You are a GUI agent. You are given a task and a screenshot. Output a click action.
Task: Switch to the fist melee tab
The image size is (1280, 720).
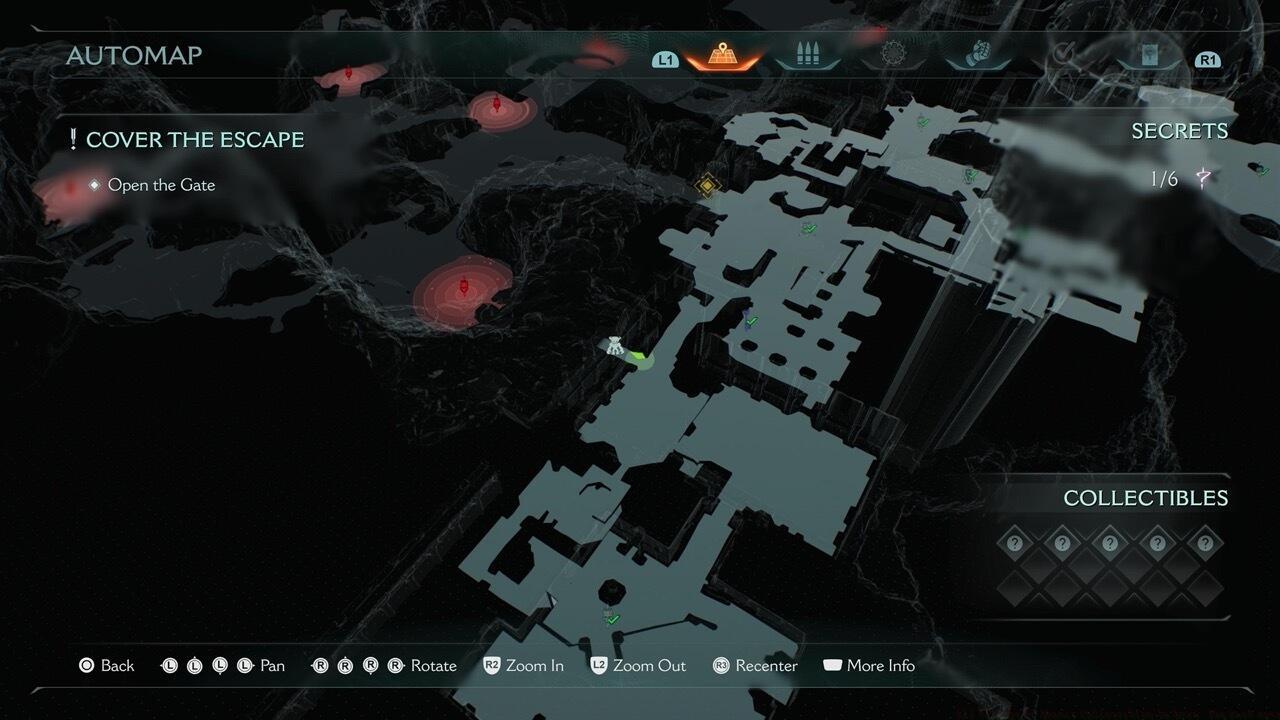979,55
